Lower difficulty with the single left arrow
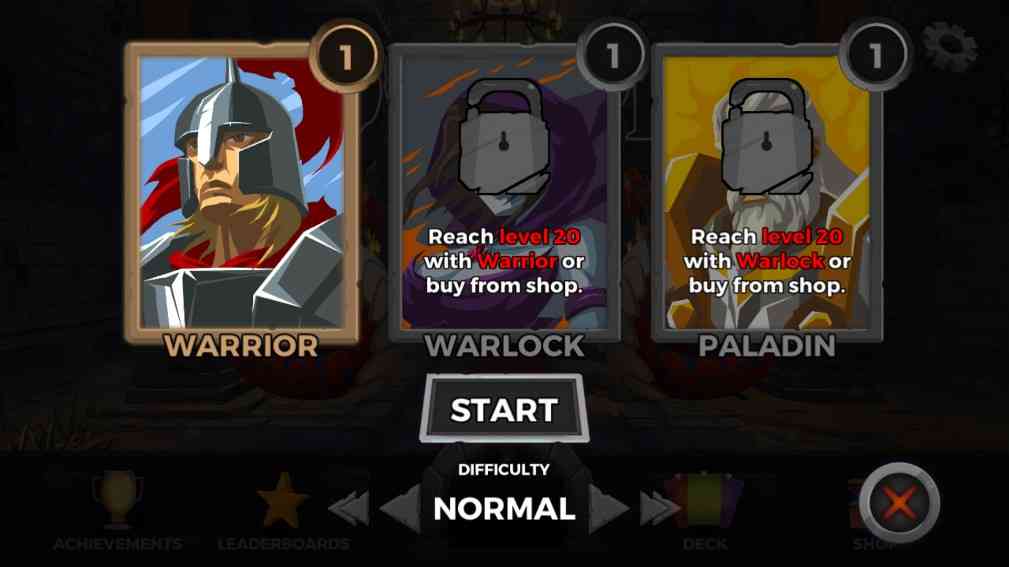 (398, 509)
